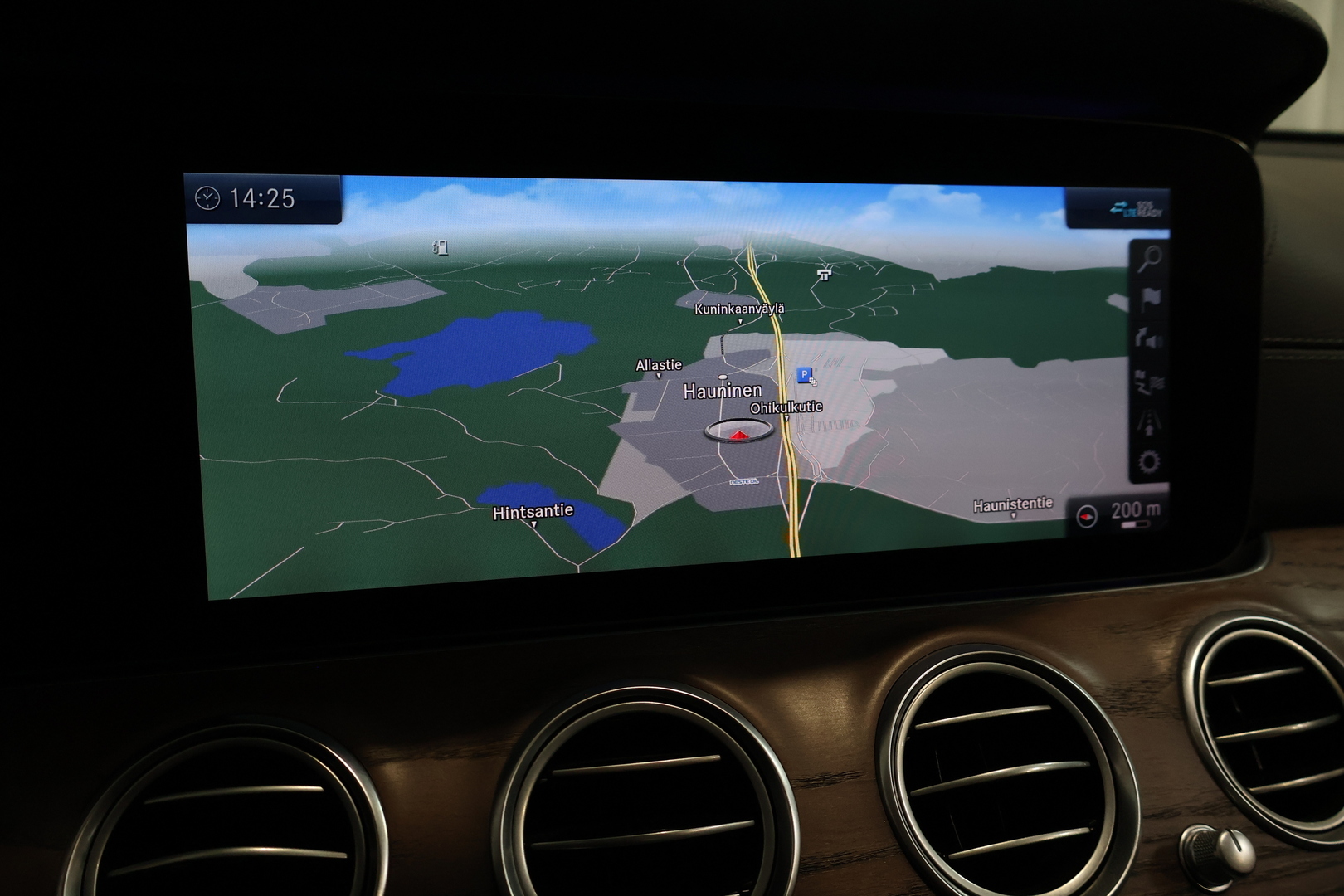The height and width of the screenshot is (896, 1344).
Task: Open the gear settings icon
Action: point(1149,461)
